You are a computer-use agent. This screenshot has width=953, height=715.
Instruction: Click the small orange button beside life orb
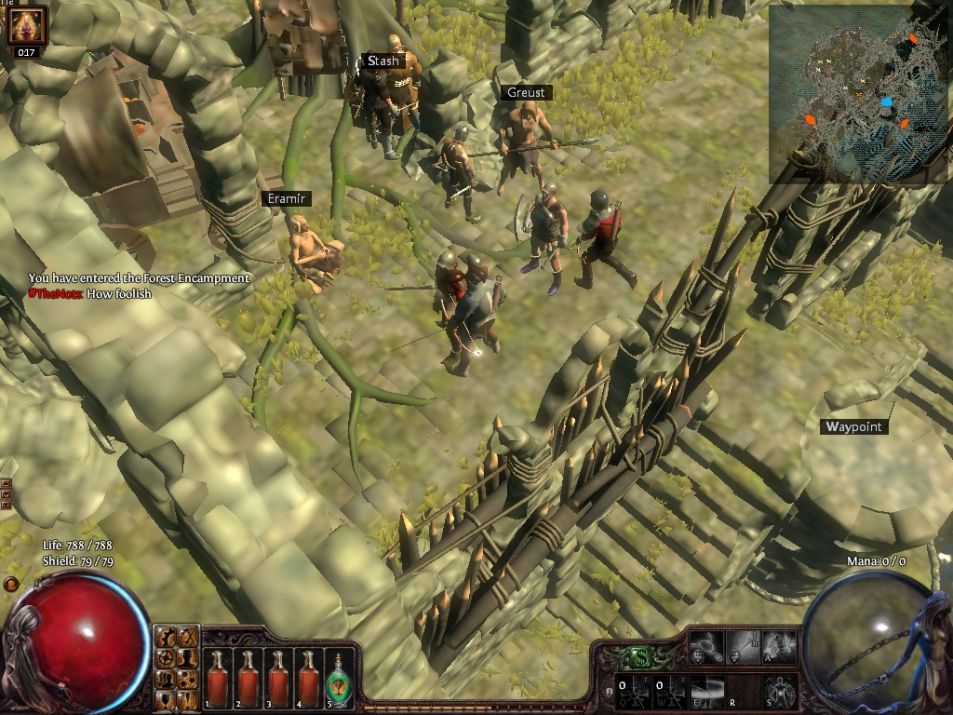[x=11, y=584]
